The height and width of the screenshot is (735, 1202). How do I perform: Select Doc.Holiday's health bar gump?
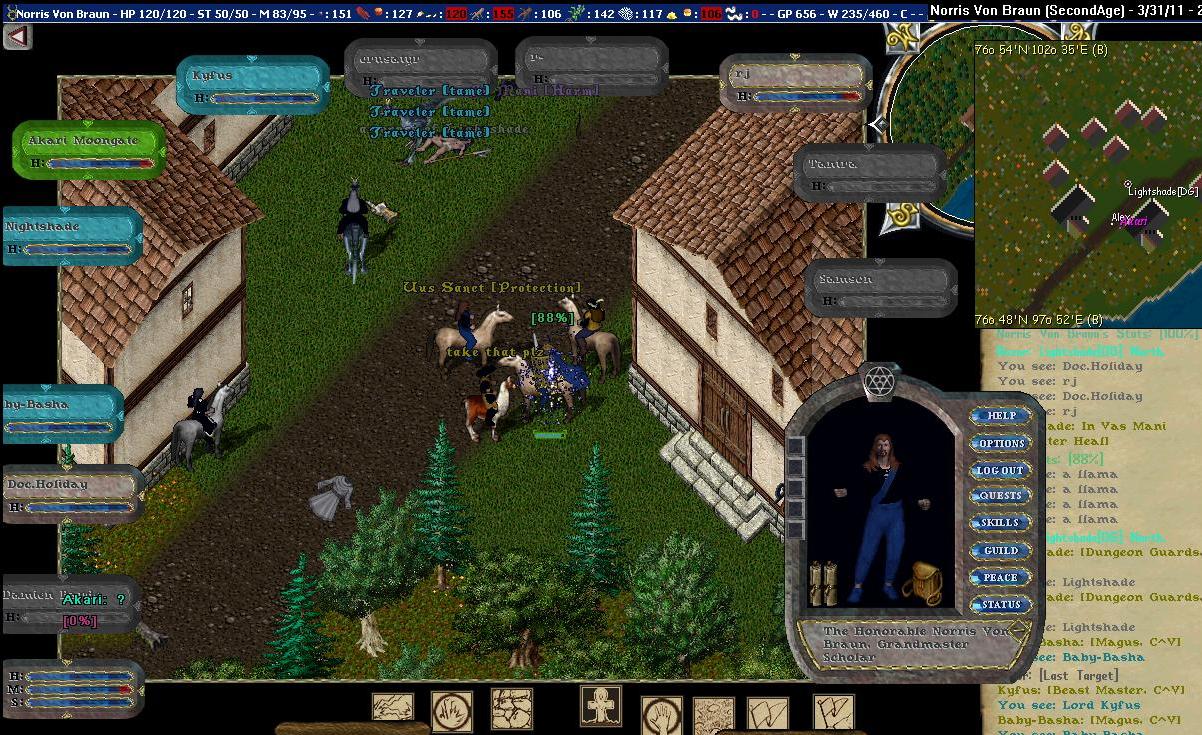point(72,494)
